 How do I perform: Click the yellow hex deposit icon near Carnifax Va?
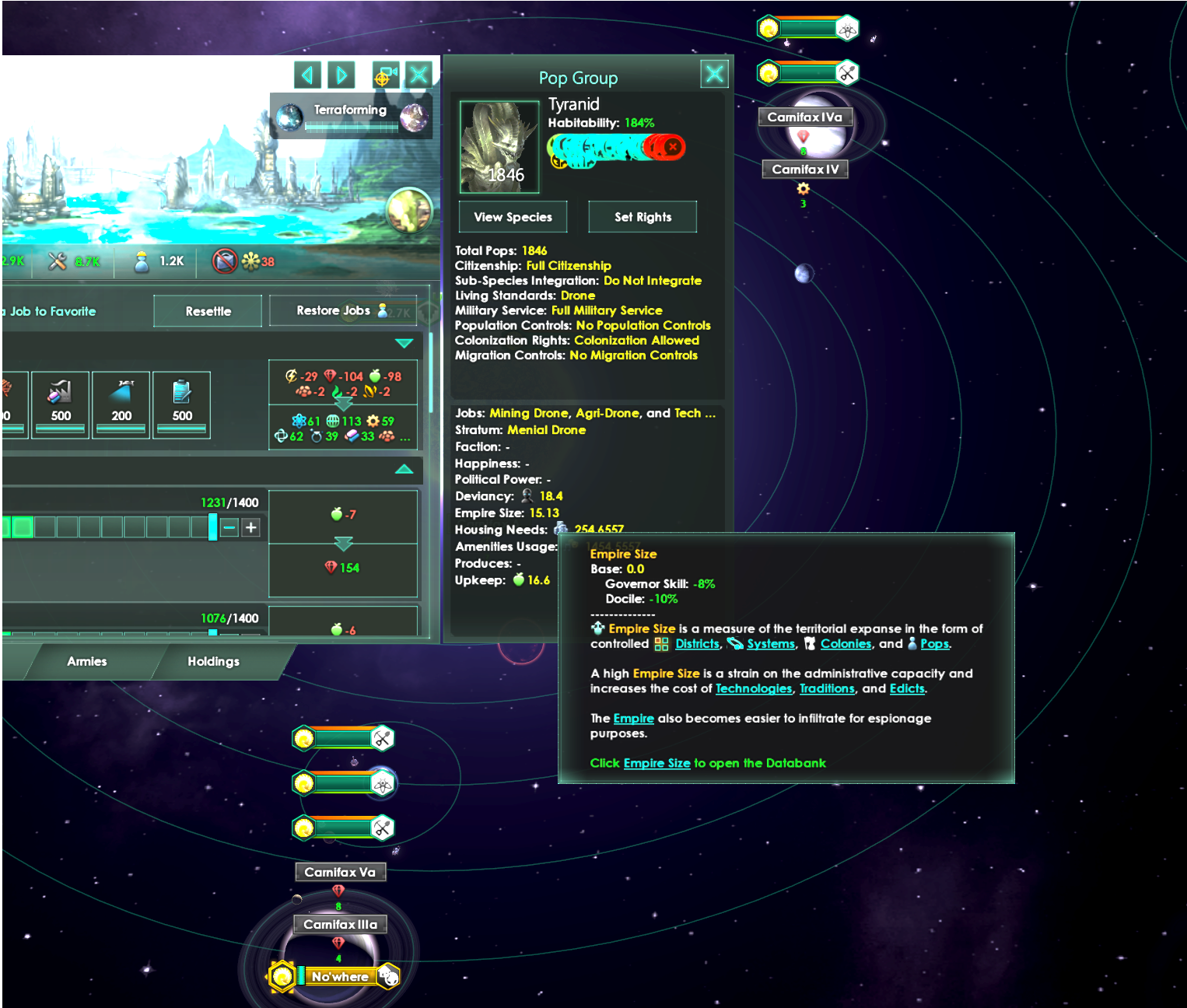[x=303, y=828]
